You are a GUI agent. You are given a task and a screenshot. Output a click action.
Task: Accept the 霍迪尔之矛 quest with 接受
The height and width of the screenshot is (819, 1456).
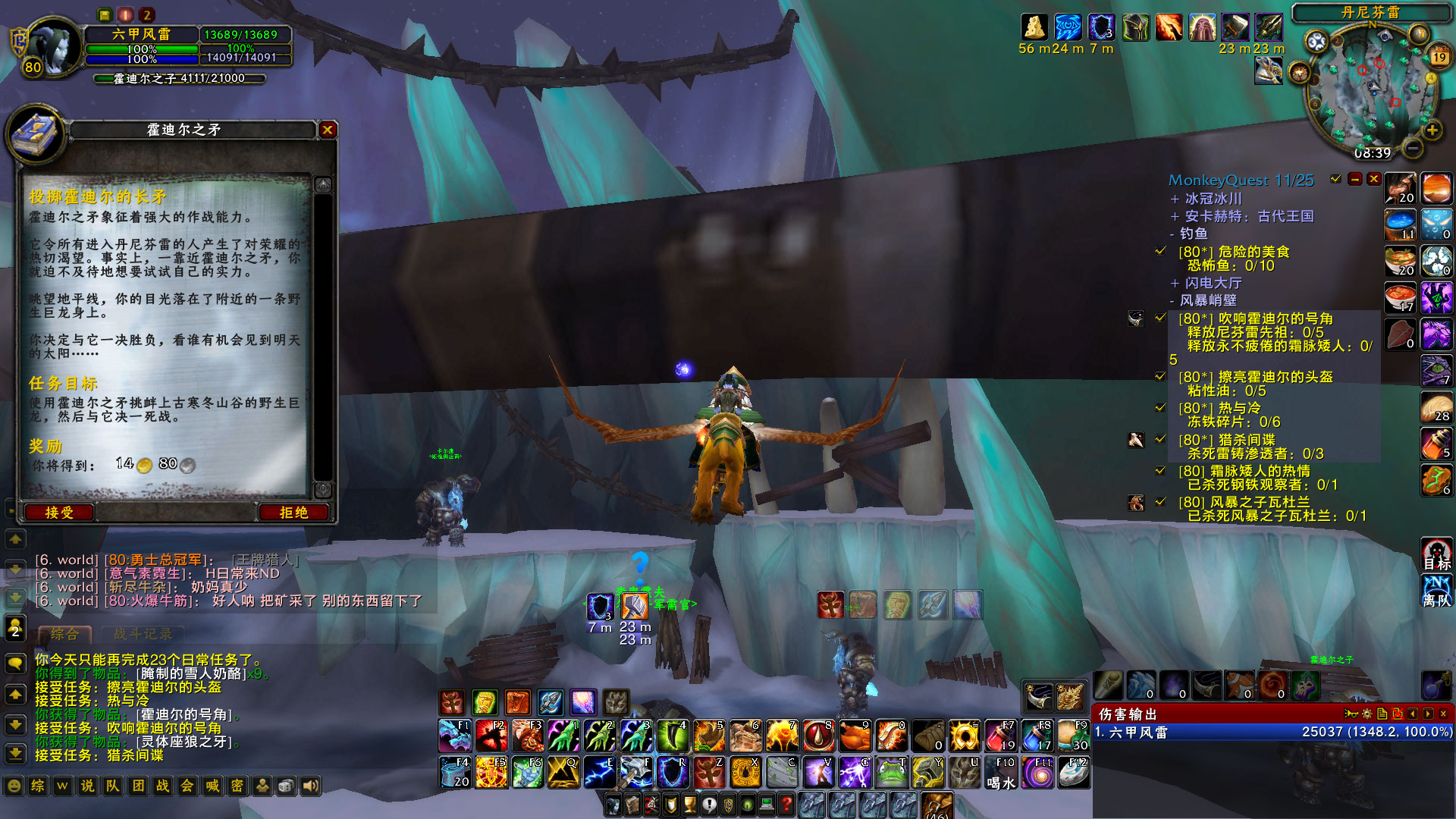pos(58,512)
